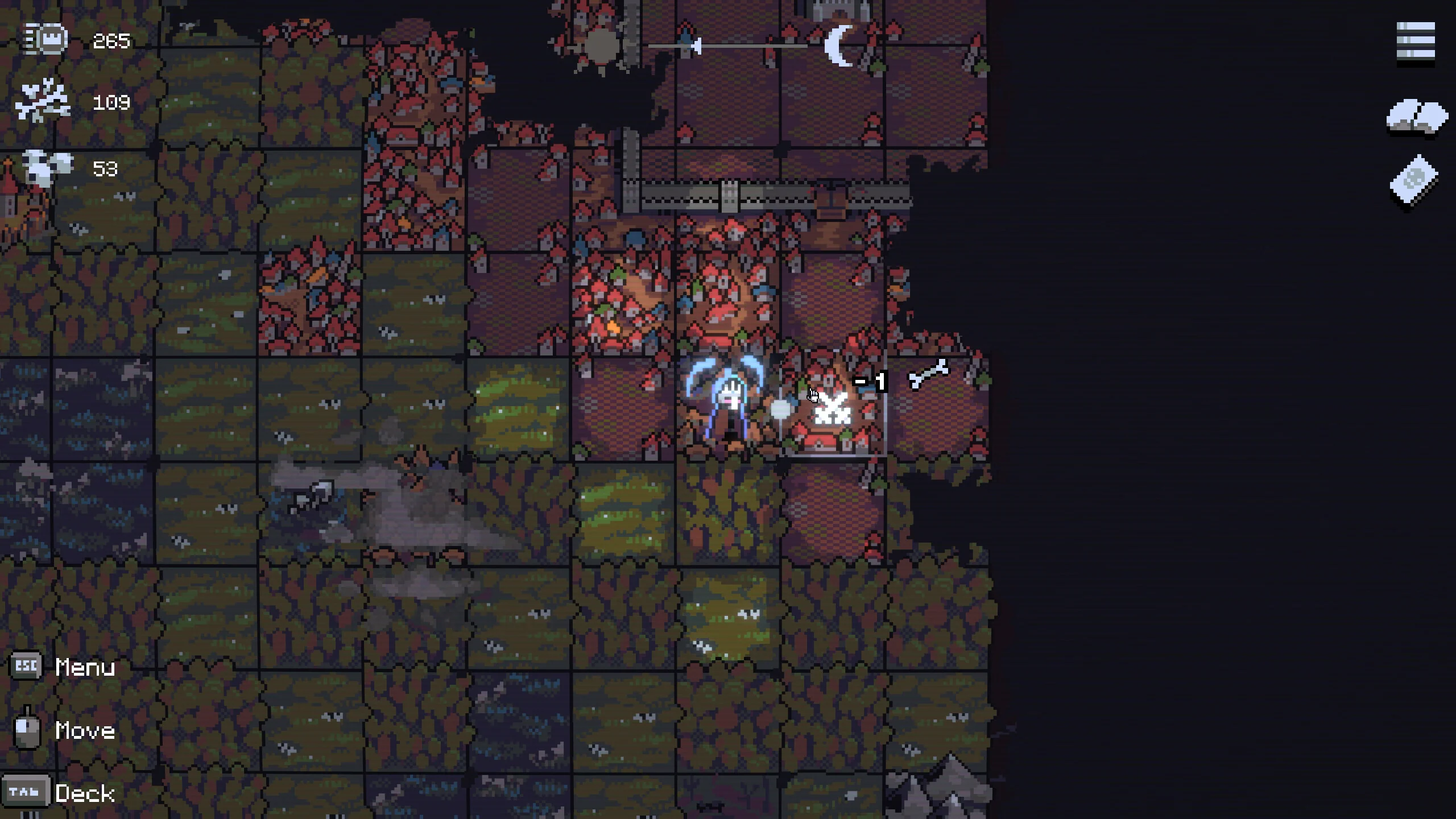
Task: Open the Menu via its text label
Action: (x=84, y=667)
